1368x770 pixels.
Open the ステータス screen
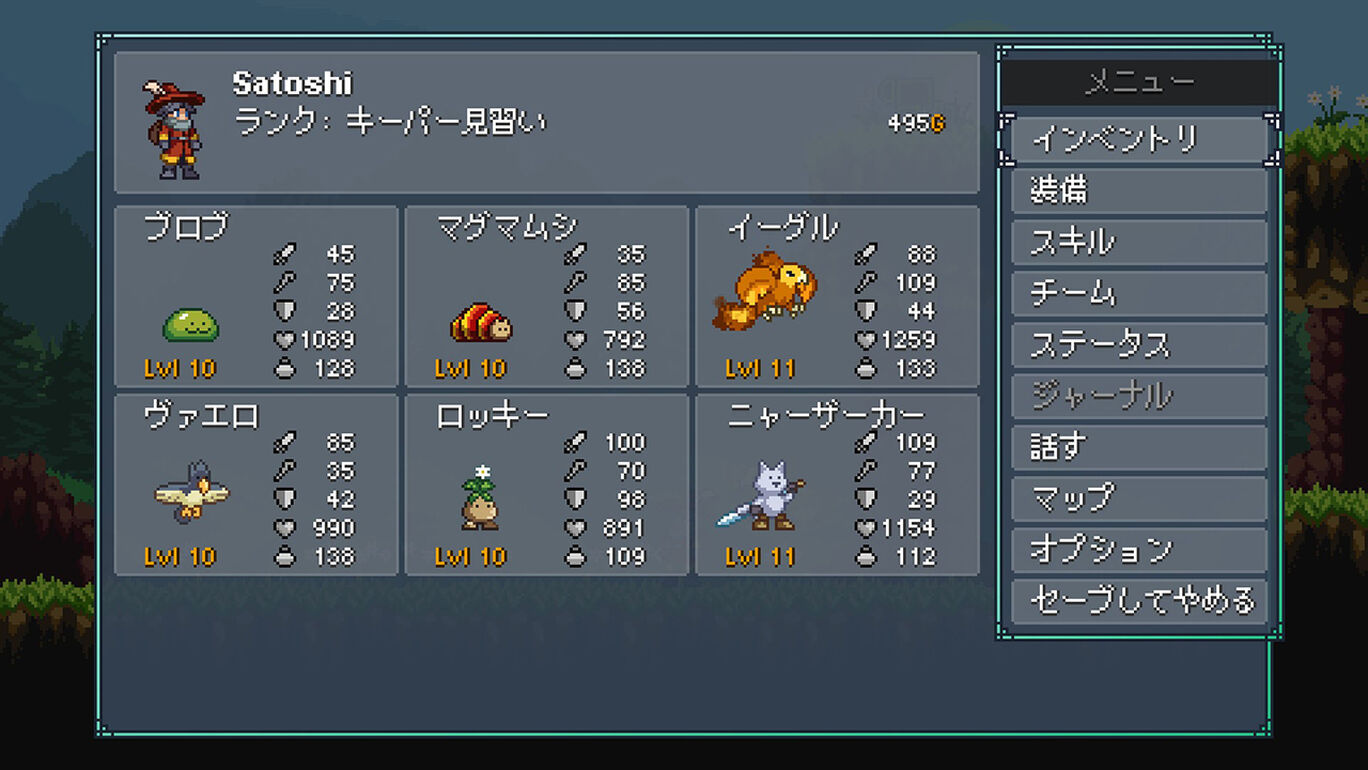coord(1139,346)
